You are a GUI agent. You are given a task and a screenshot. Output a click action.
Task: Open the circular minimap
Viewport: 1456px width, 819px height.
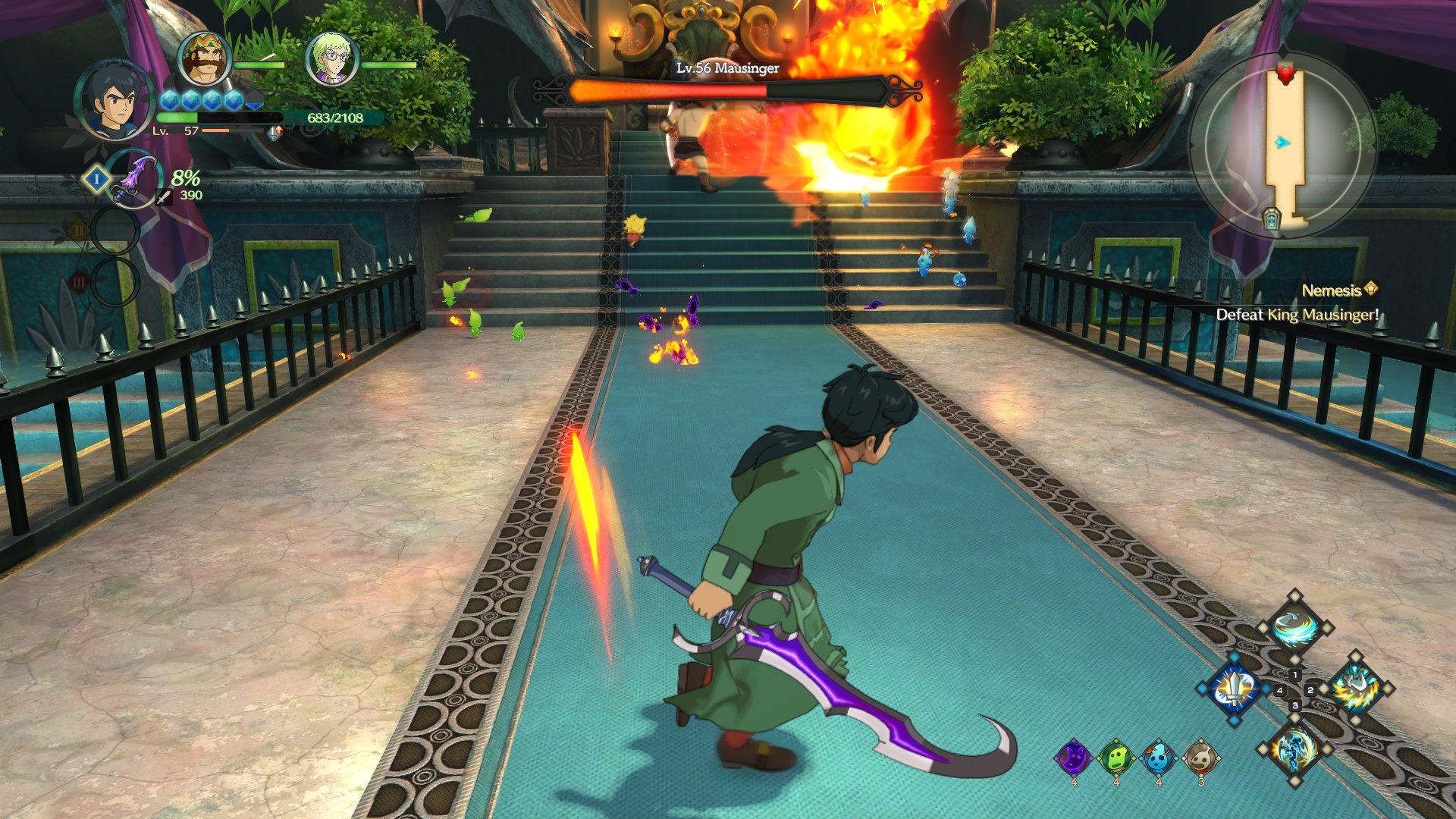tap(1283, 144)
